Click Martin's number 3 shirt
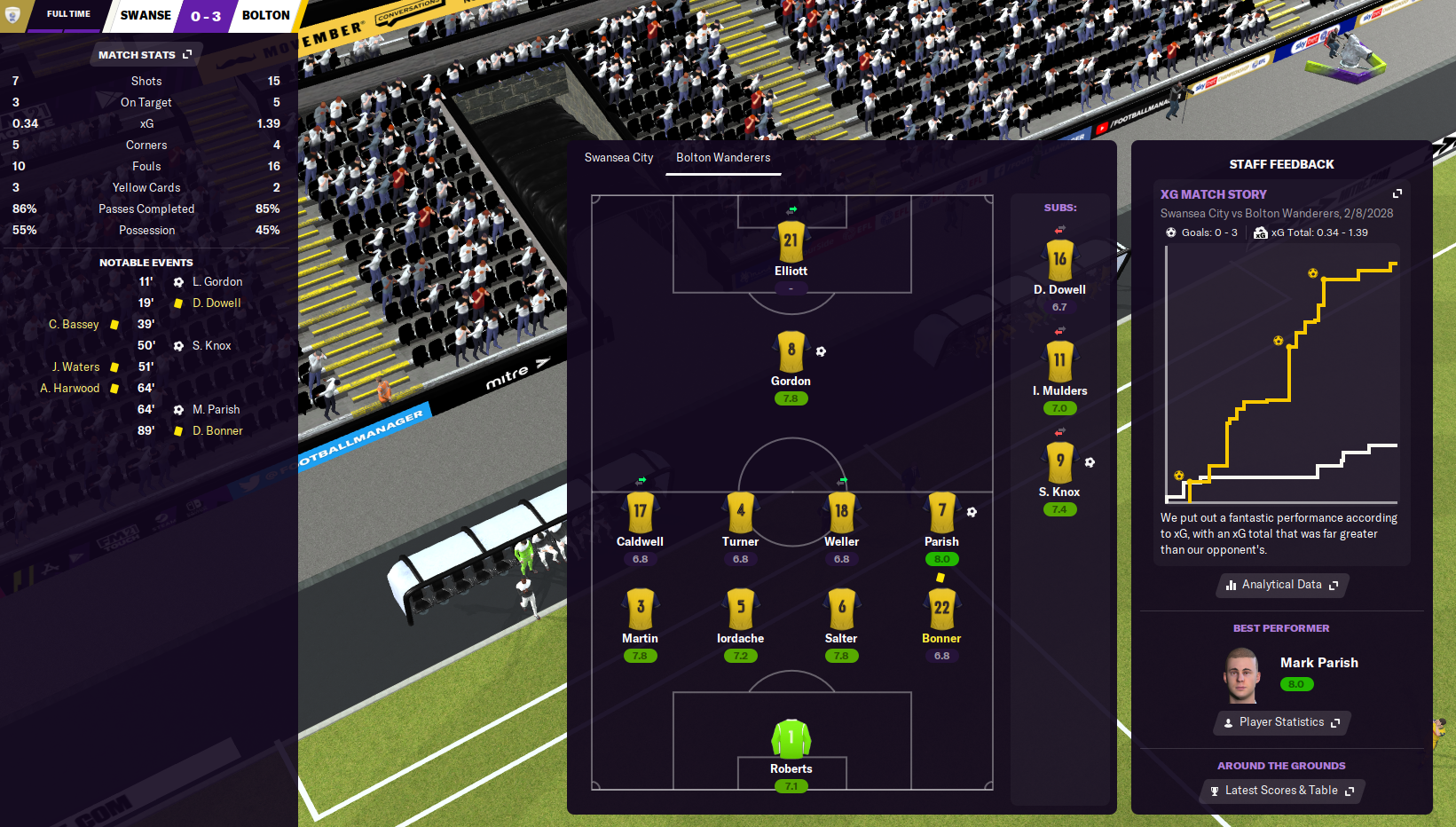 (640, 610)
